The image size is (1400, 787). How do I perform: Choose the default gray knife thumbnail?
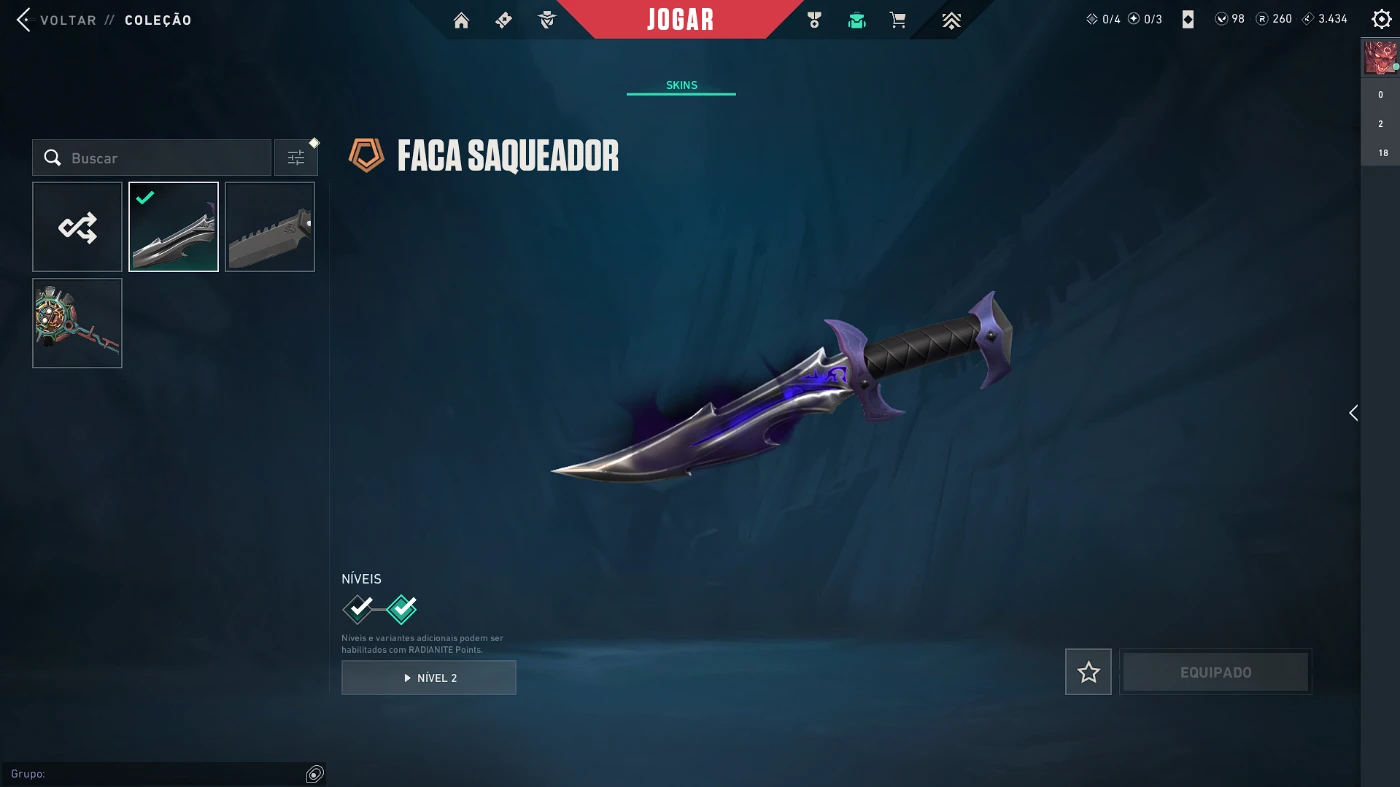click(x=270, y=227)
